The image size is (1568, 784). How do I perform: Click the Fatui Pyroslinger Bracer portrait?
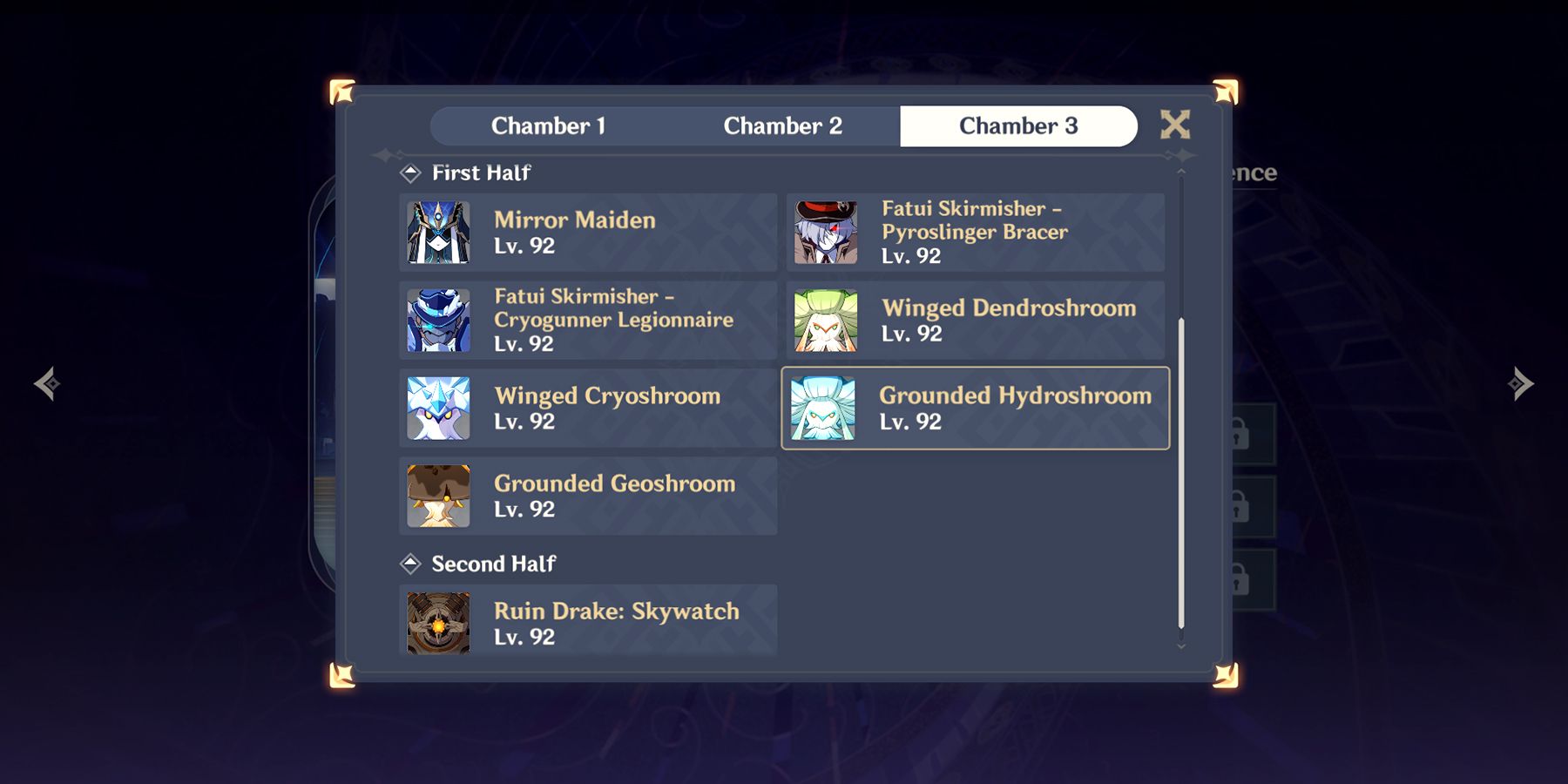823,232
